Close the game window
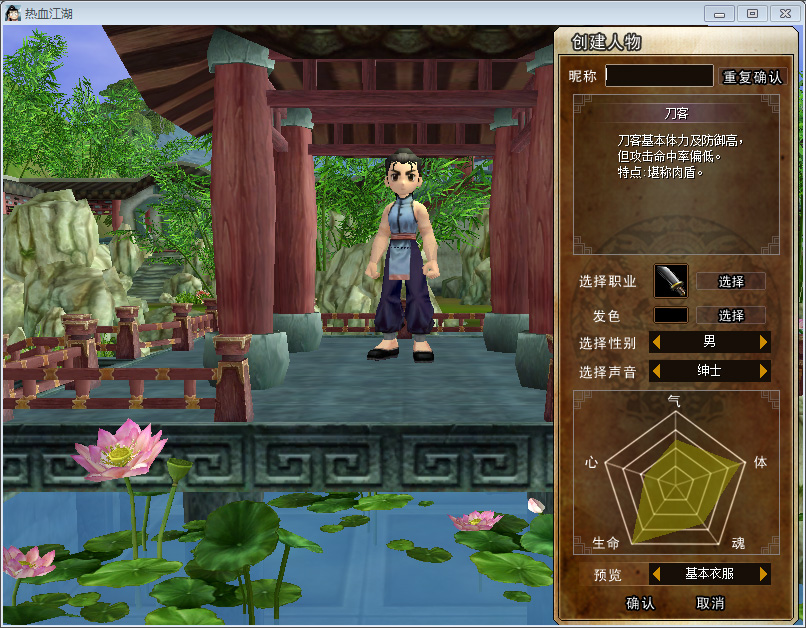Screen dimensions: 806x628 [782, 13]
